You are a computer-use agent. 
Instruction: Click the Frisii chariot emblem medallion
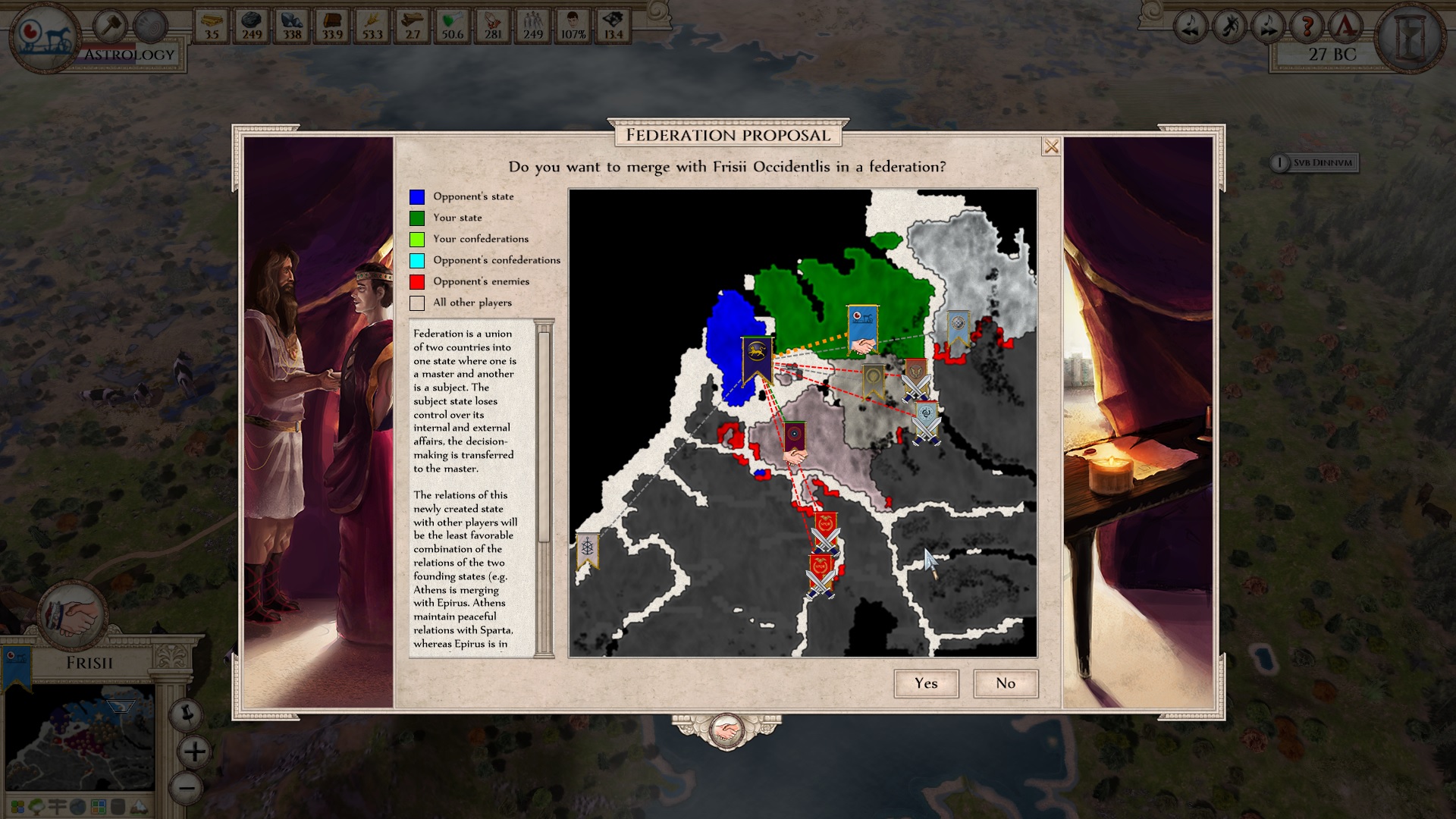(x=45, y=36)
